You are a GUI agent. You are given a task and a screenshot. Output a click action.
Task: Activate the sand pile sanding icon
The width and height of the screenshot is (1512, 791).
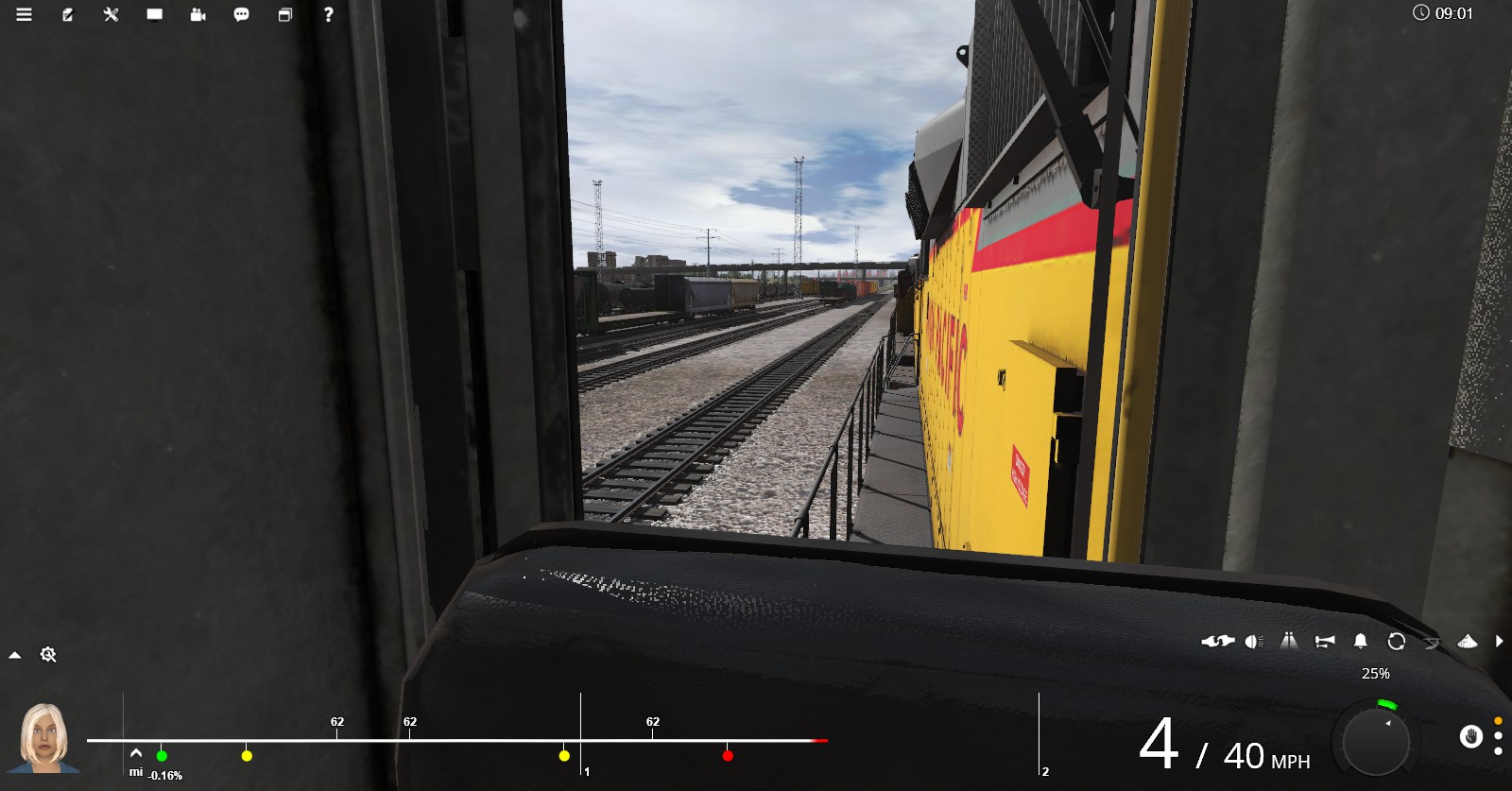(x=1468, y=642)
